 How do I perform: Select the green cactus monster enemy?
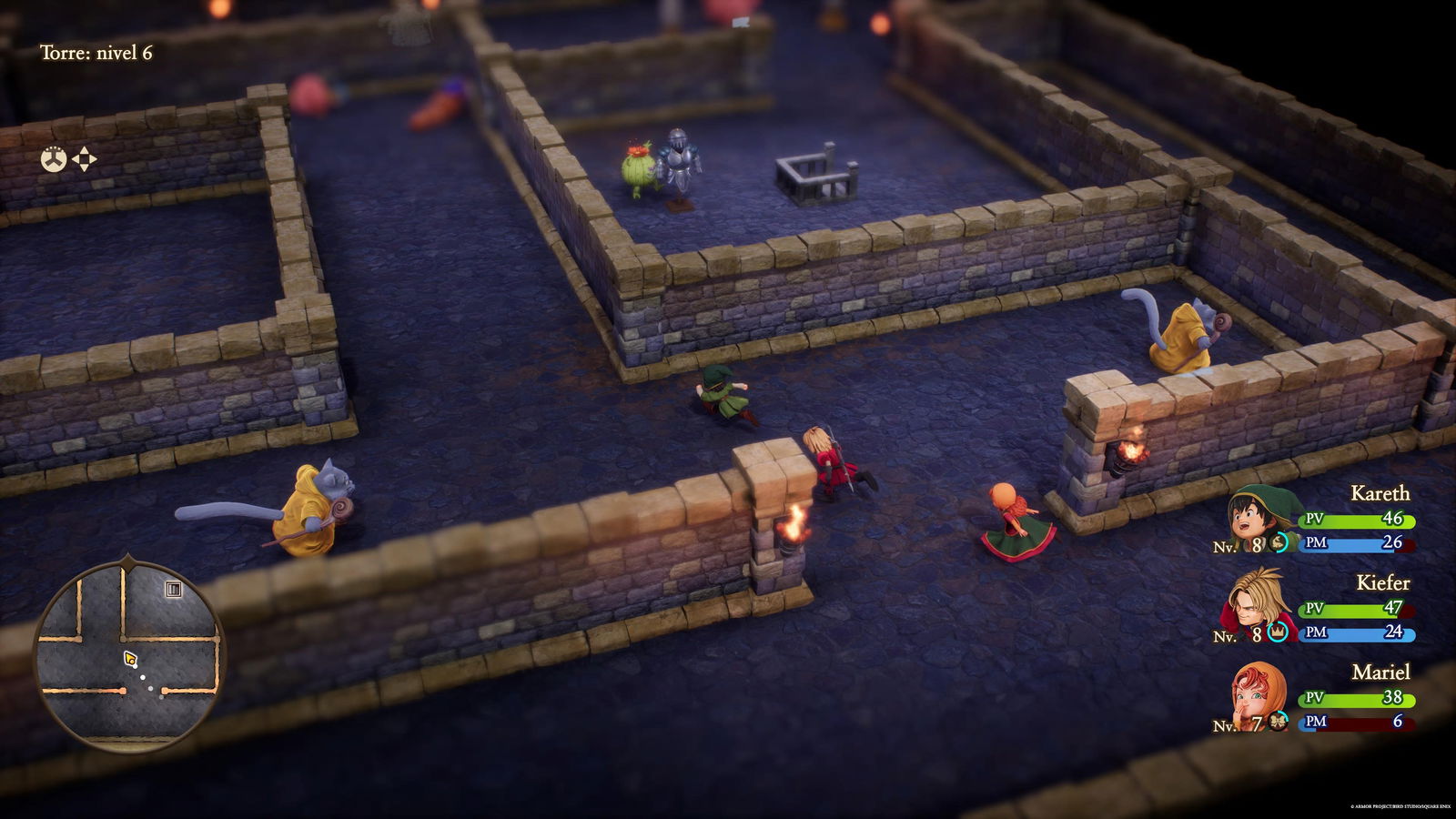[x=637, y=168]
